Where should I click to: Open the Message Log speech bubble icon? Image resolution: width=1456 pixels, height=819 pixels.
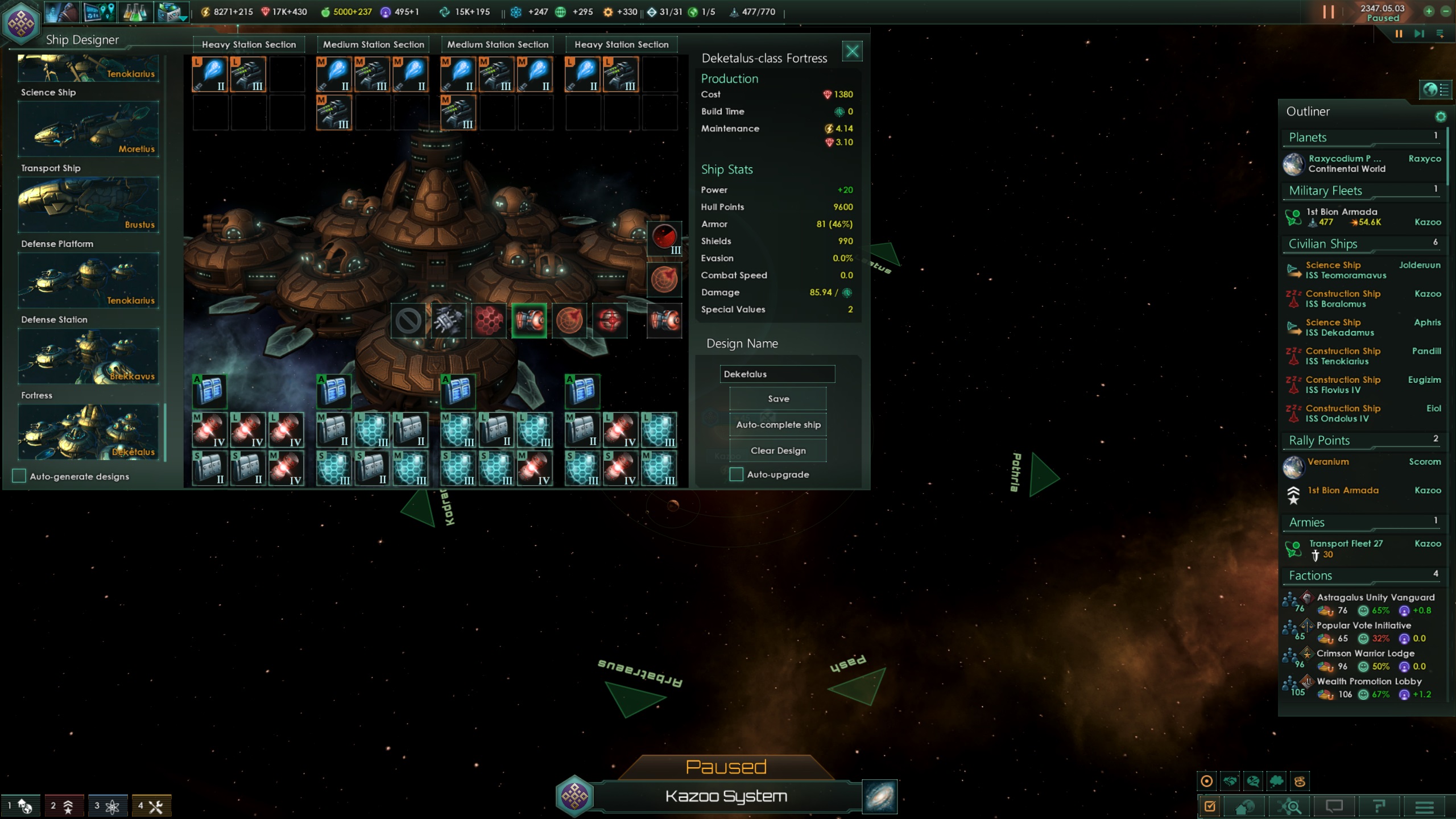[1335, 806]
